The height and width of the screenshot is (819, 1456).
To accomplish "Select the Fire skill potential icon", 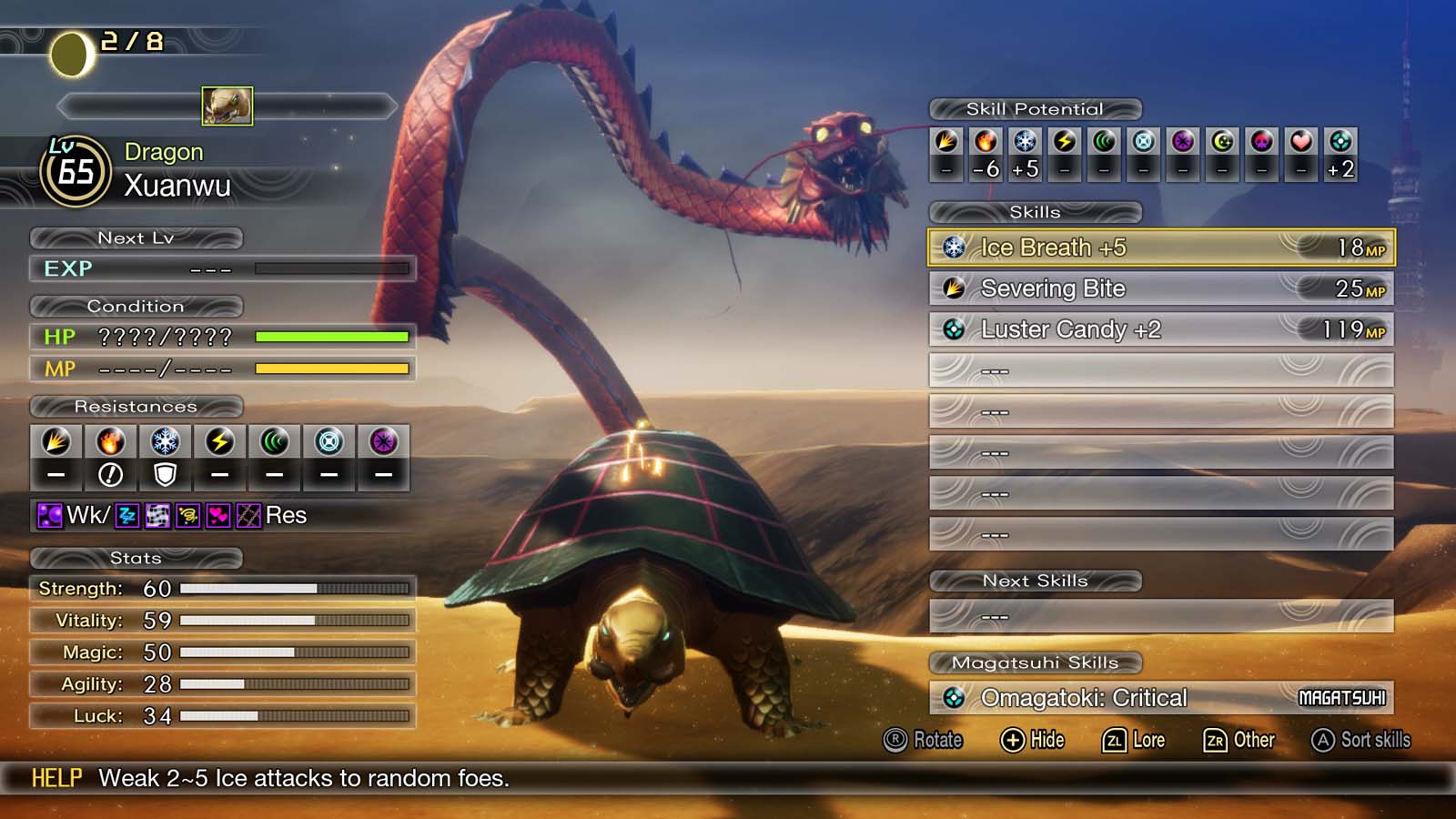I will [986, 143].
